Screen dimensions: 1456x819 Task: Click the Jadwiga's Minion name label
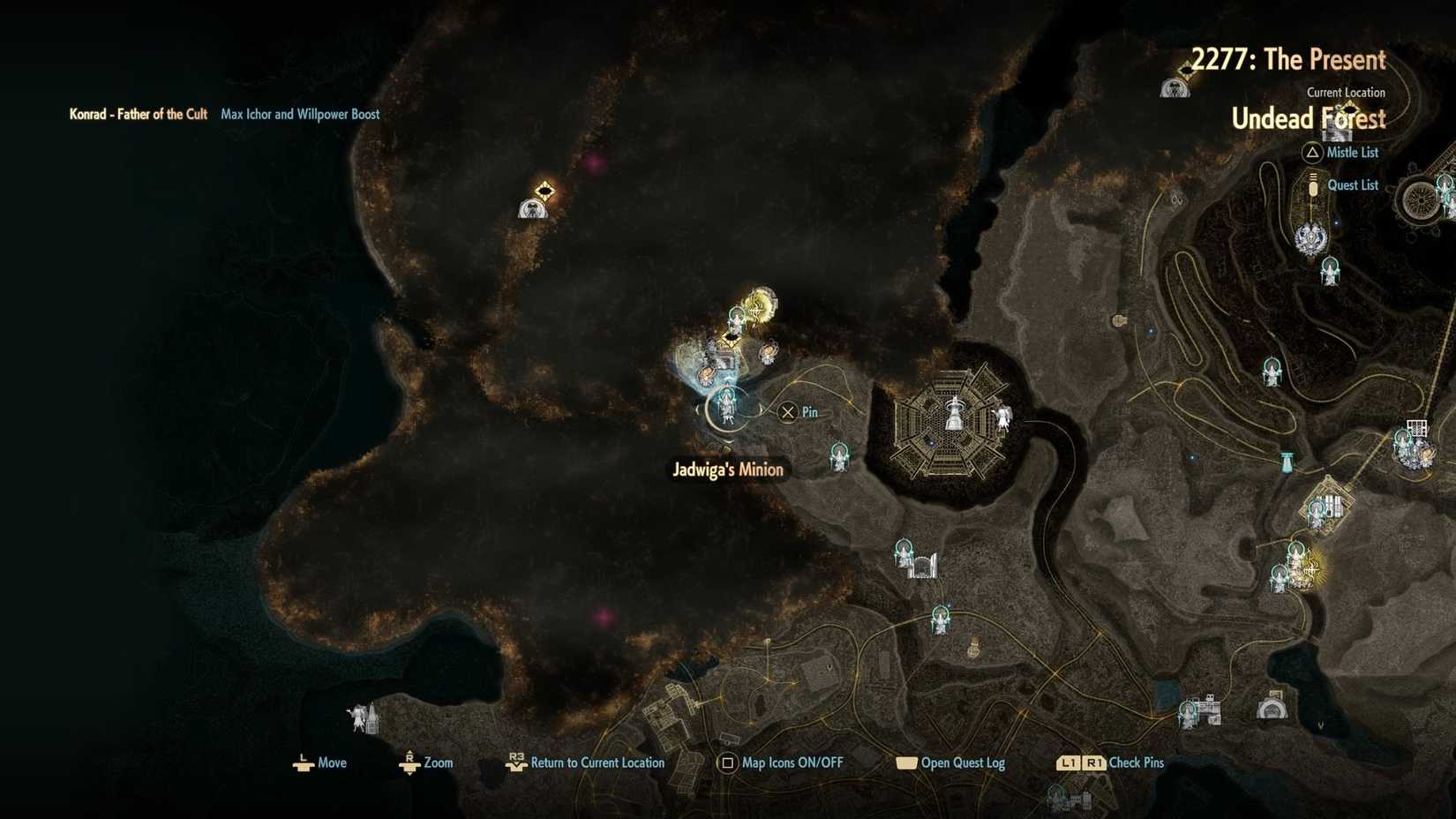click(727, 470)
